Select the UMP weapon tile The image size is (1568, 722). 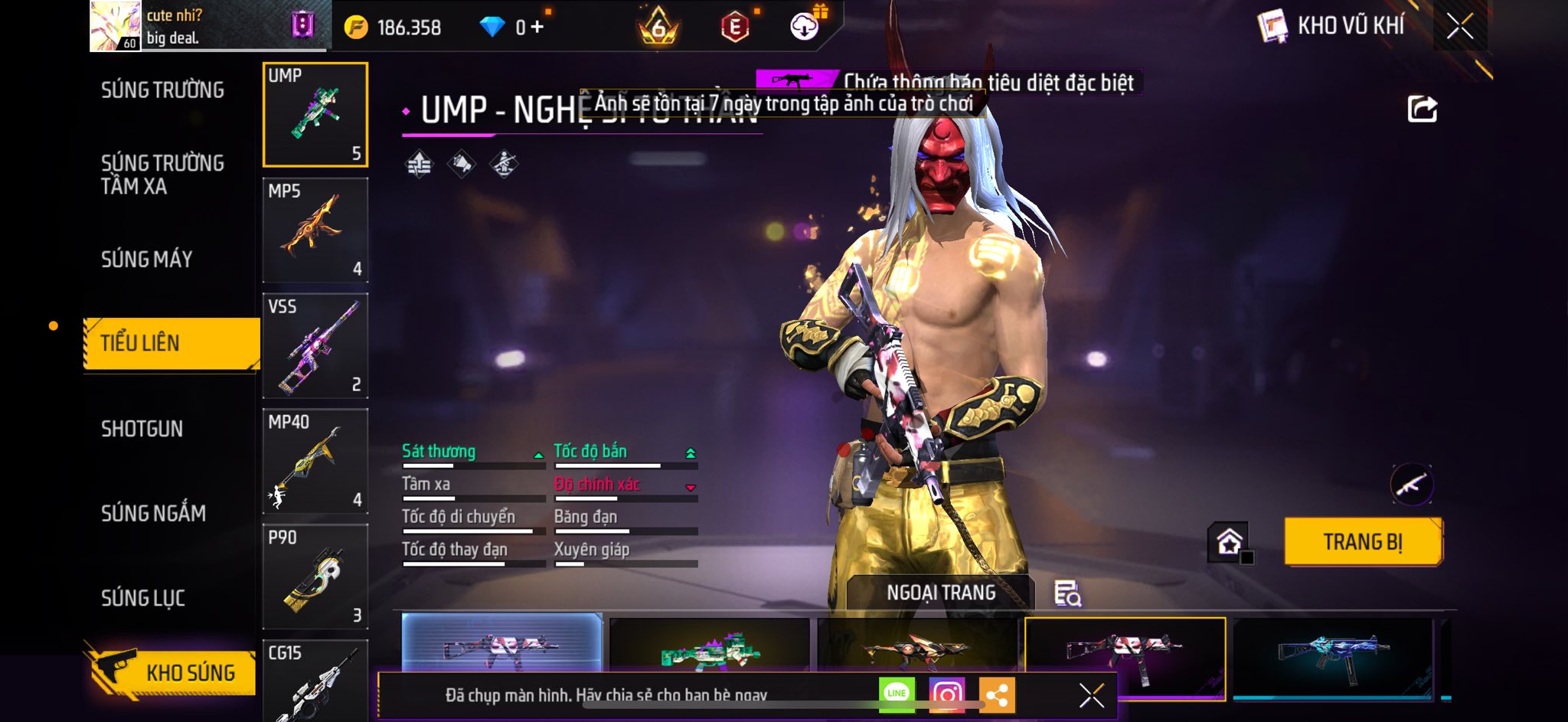[x=315, y=115]
